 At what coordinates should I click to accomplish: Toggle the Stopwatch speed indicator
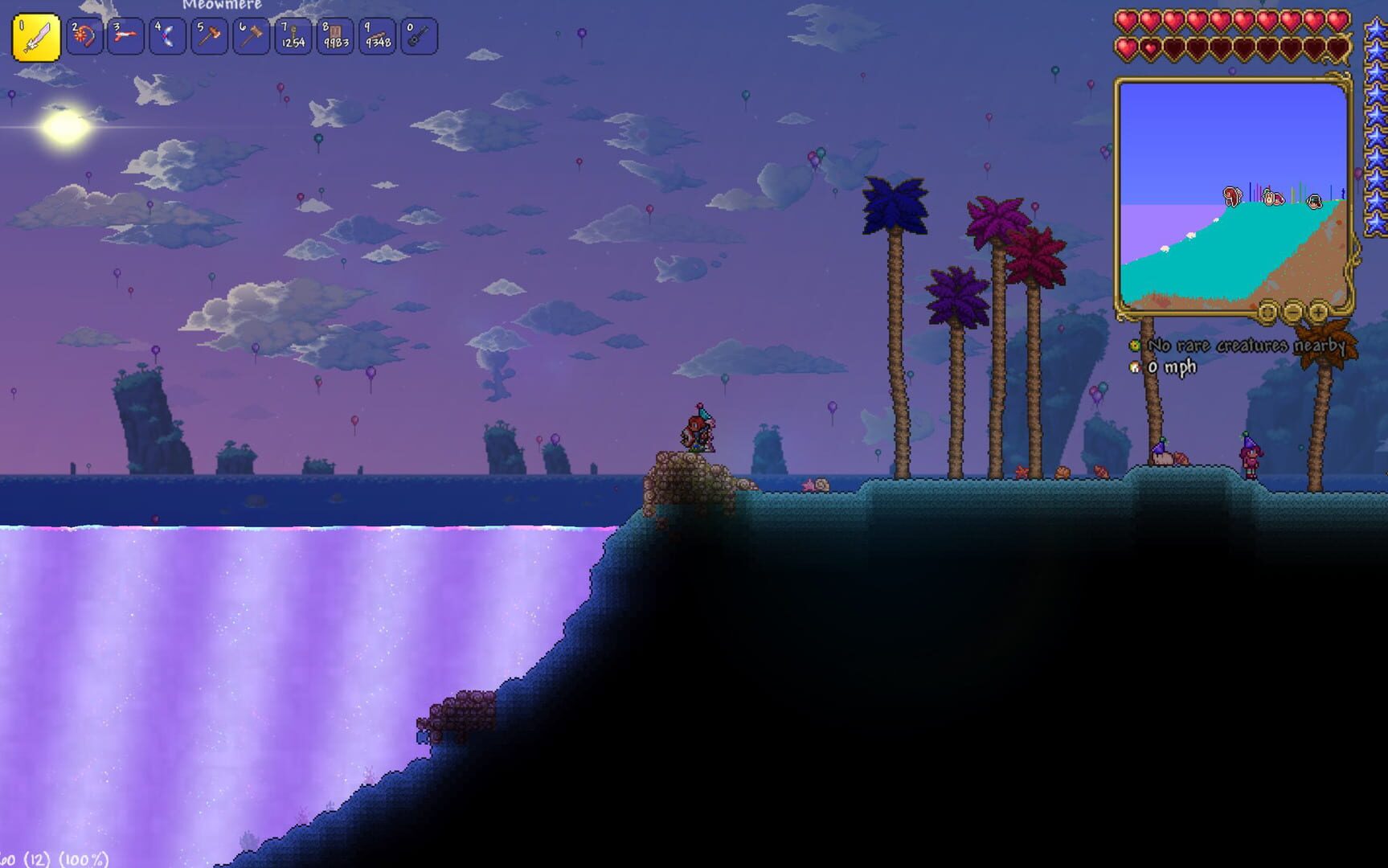(x=1136, y=366)
